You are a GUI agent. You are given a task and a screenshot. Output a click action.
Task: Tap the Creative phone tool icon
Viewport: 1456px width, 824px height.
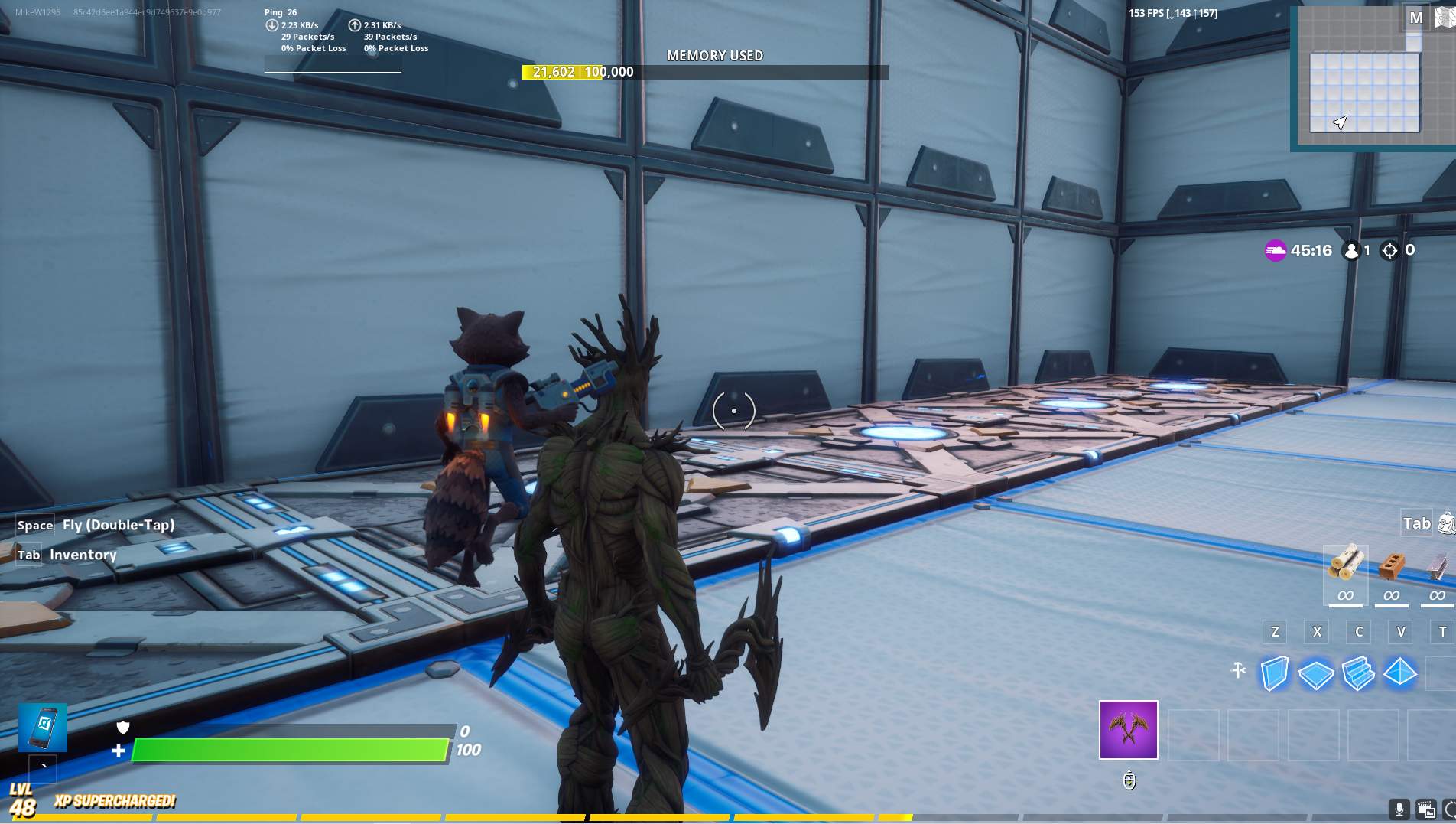43,727
